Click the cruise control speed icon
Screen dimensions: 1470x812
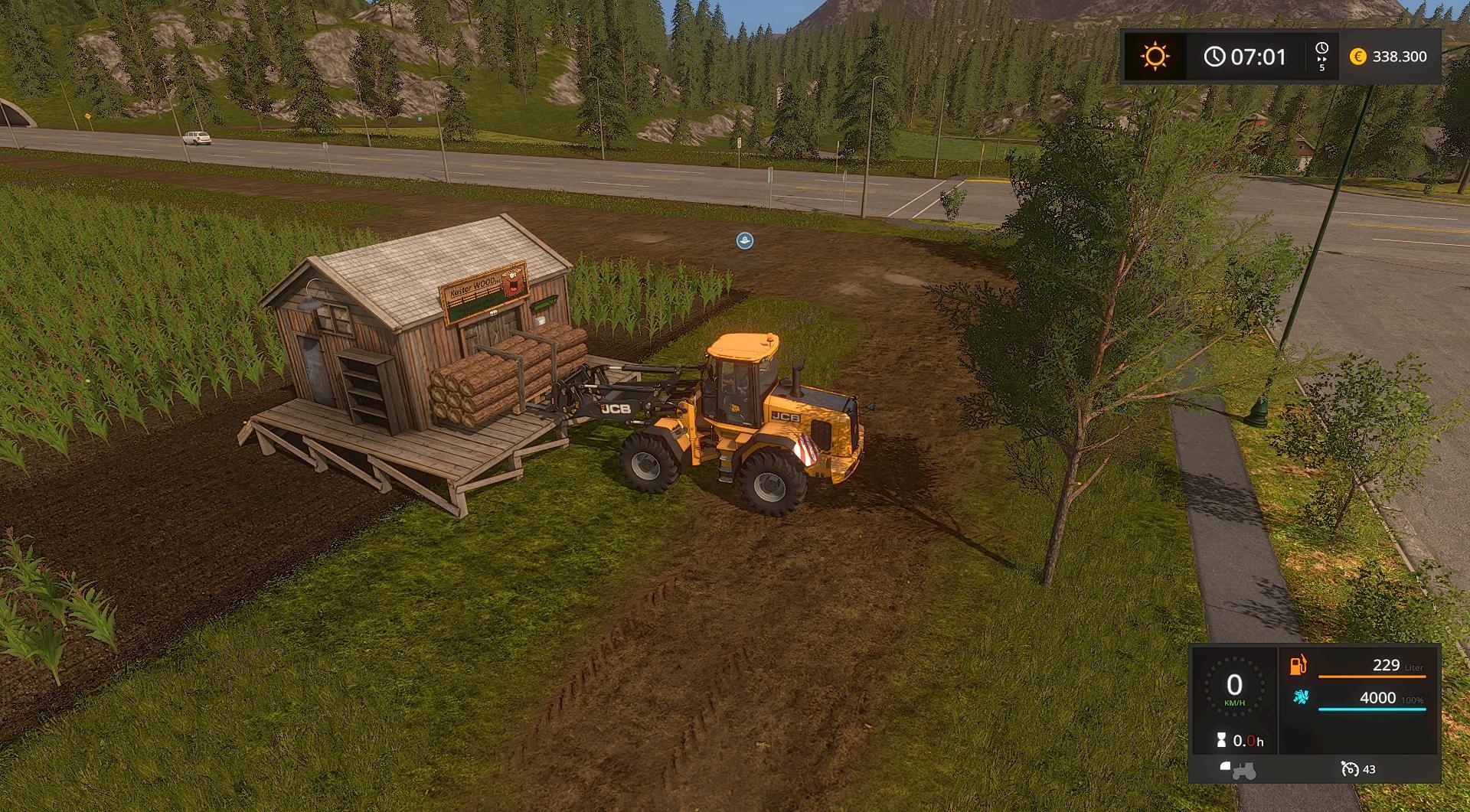tap(1349, 768)
